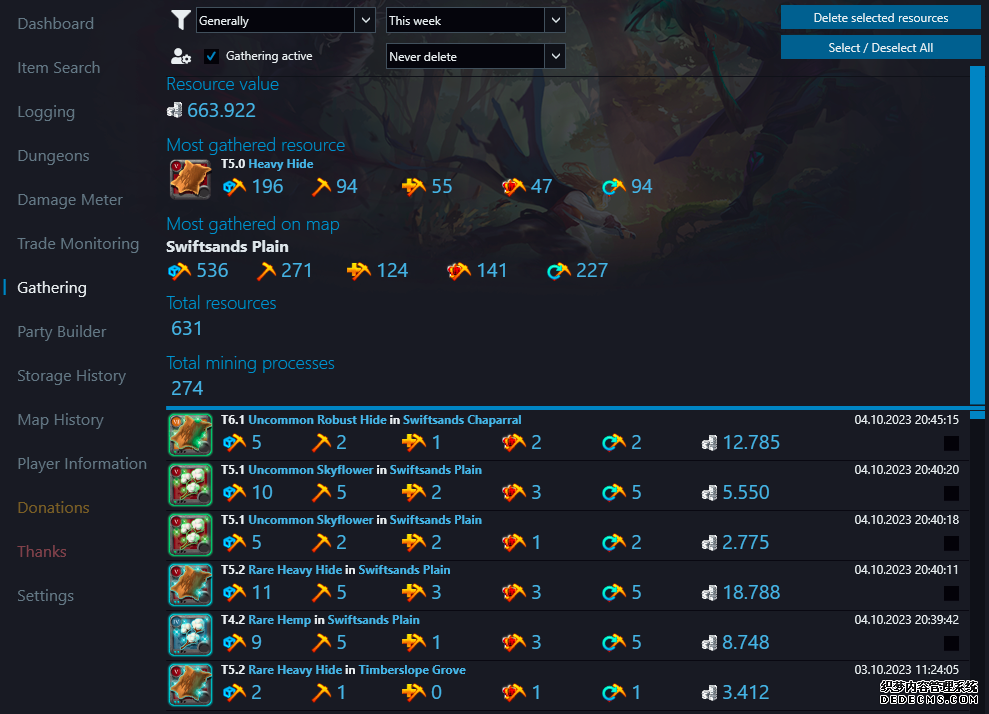The width and height of the screenshot is (989, 714).
Task: View Storage History
Action: point(71,376)
